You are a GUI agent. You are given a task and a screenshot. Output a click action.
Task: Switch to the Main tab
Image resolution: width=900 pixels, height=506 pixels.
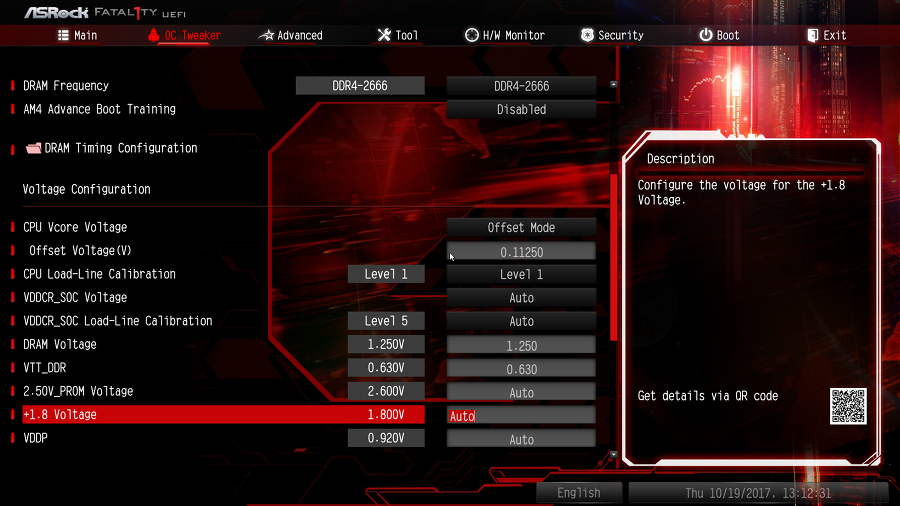[x=77, y=35]
